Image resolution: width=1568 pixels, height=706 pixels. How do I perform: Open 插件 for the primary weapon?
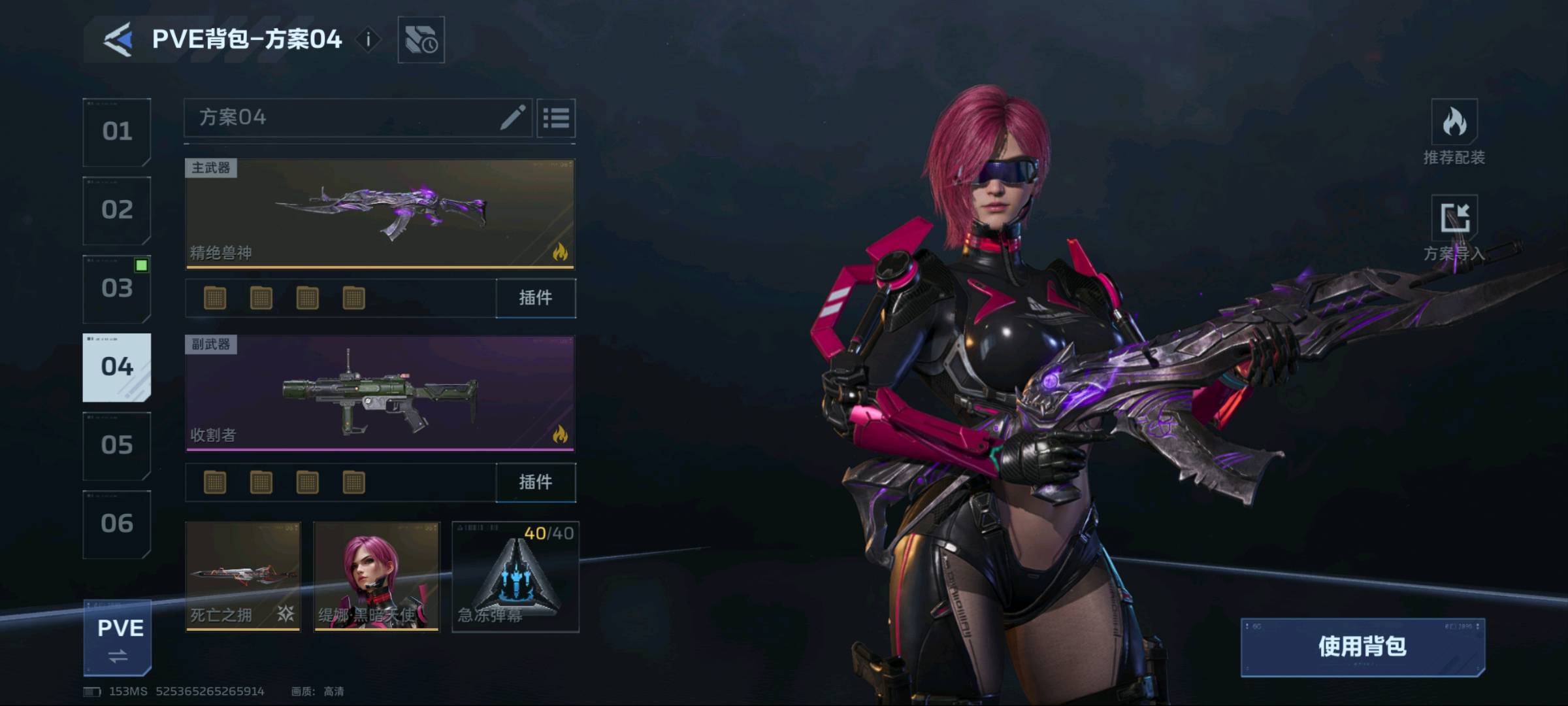pos(536,298)
